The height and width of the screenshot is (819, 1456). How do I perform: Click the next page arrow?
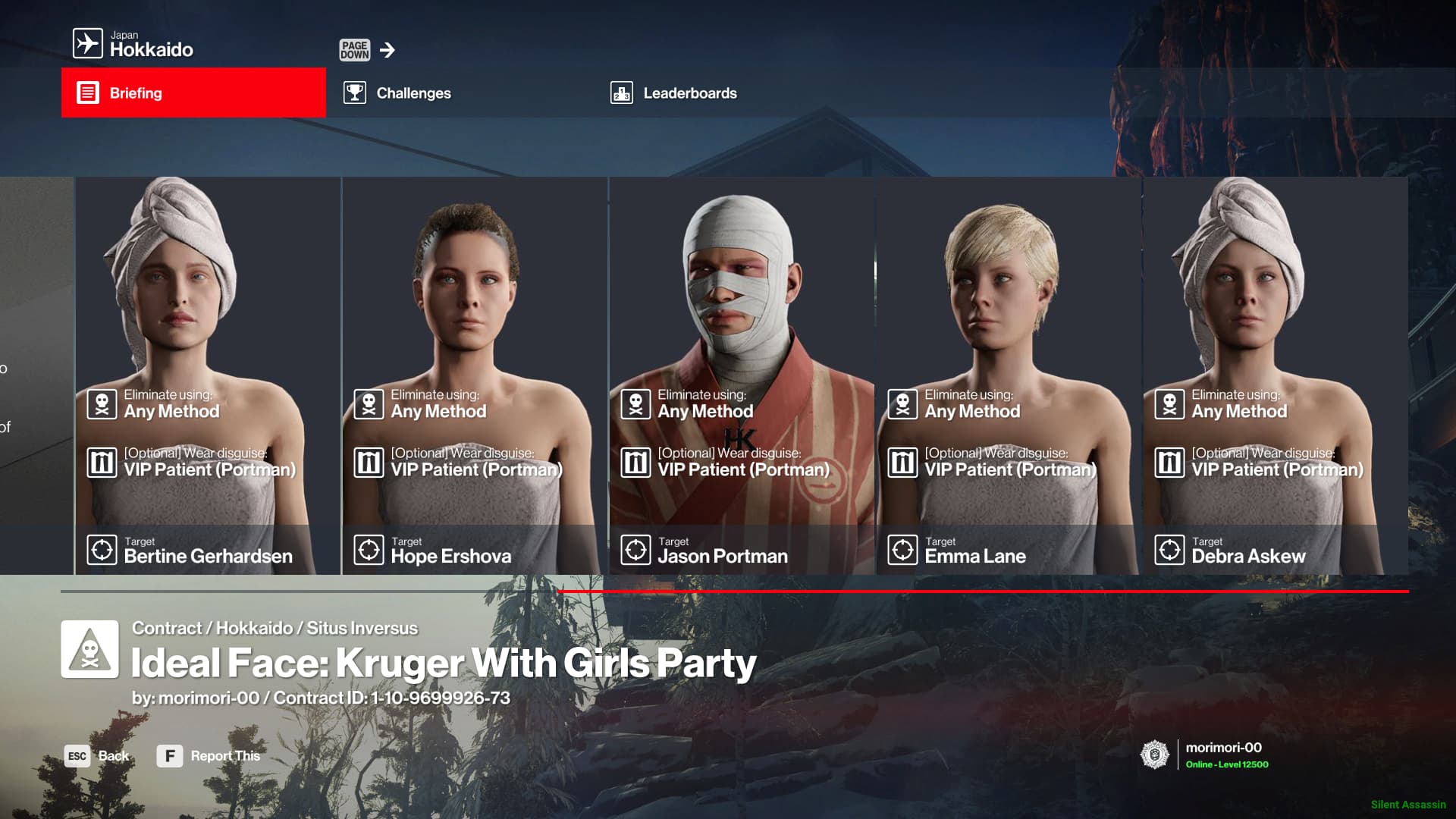click(x=388, y=50)
